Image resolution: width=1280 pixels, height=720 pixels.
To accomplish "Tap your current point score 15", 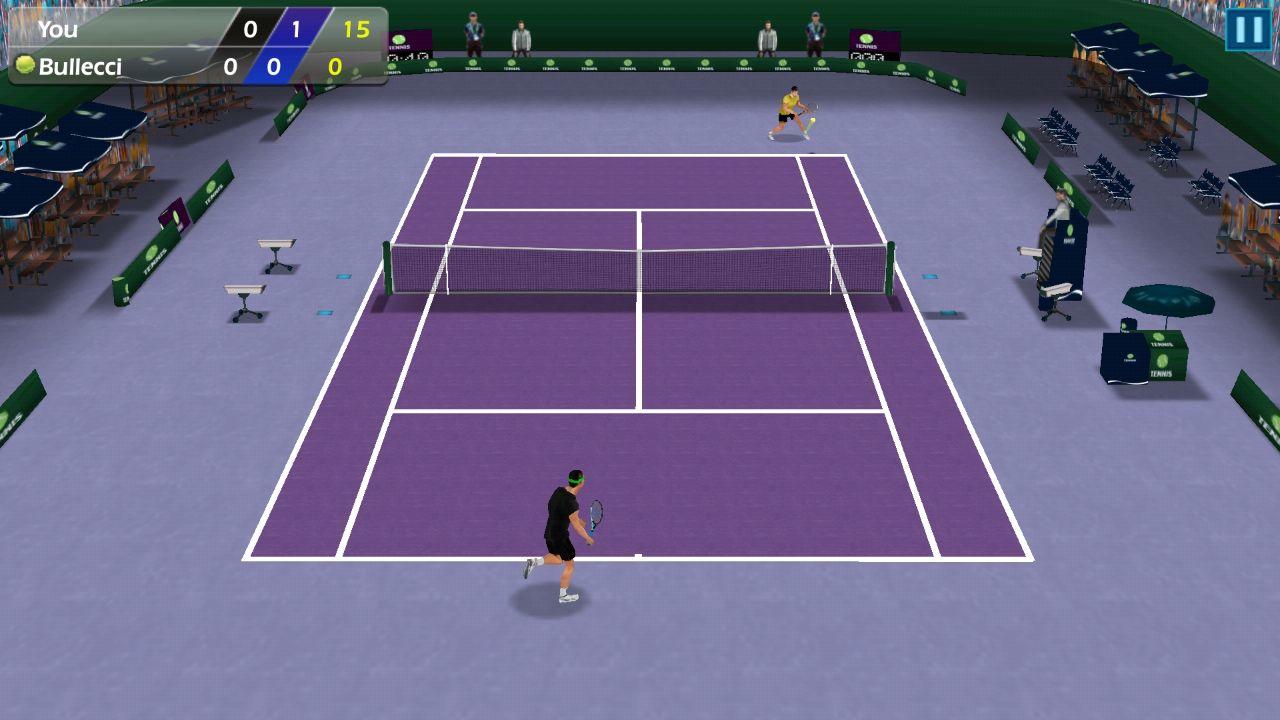I will tap(355, 31).
